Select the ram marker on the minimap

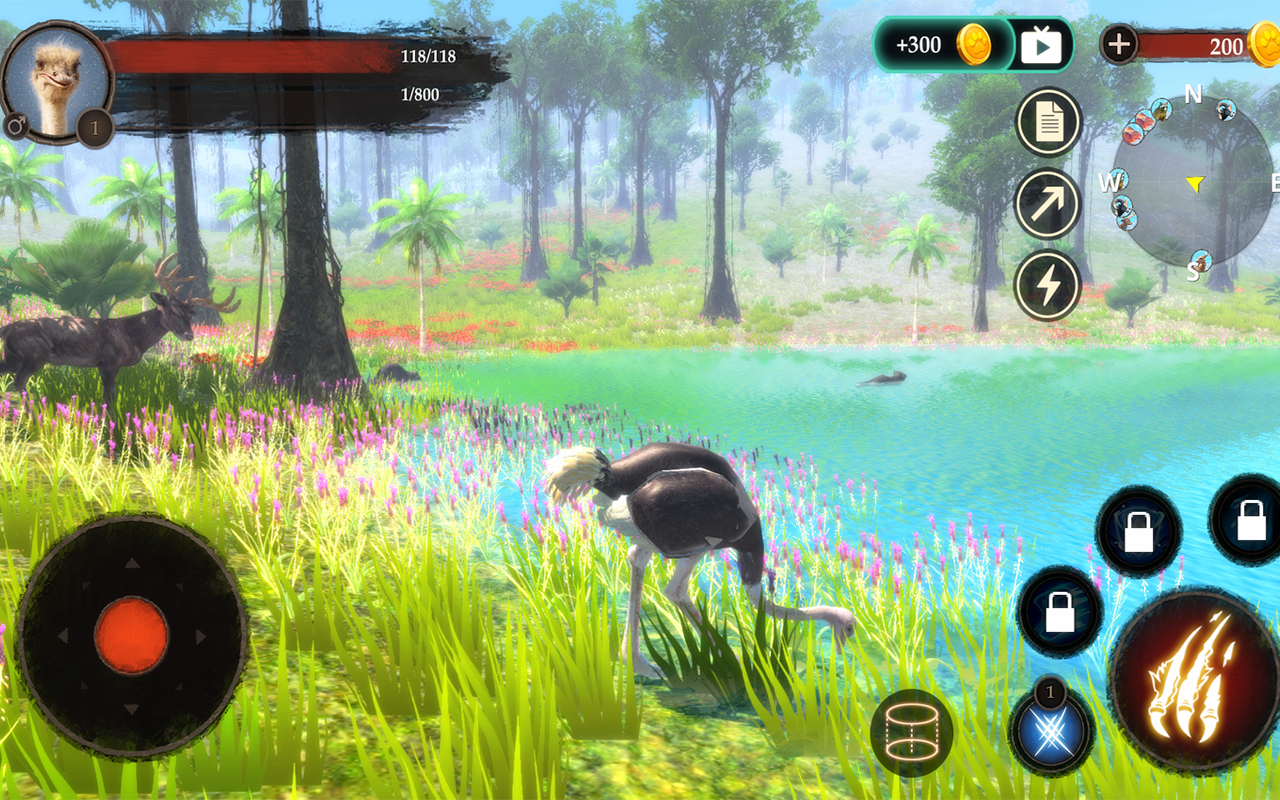pyautogui.click(x=1224, y=111)
